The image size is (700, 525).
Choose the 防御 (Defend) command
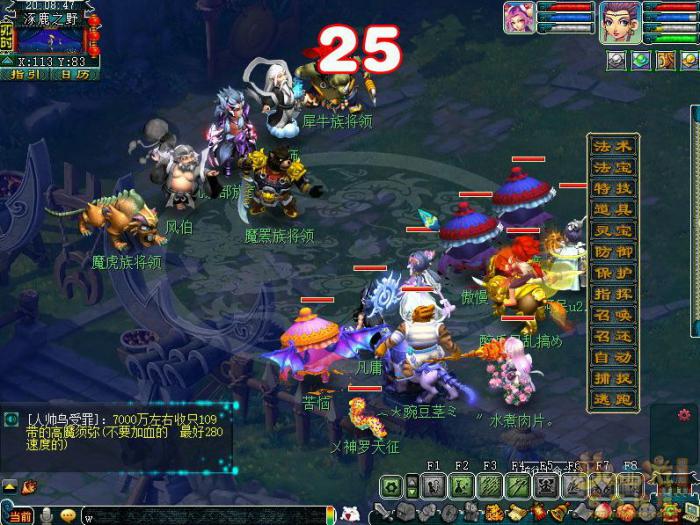click(613, 252)
